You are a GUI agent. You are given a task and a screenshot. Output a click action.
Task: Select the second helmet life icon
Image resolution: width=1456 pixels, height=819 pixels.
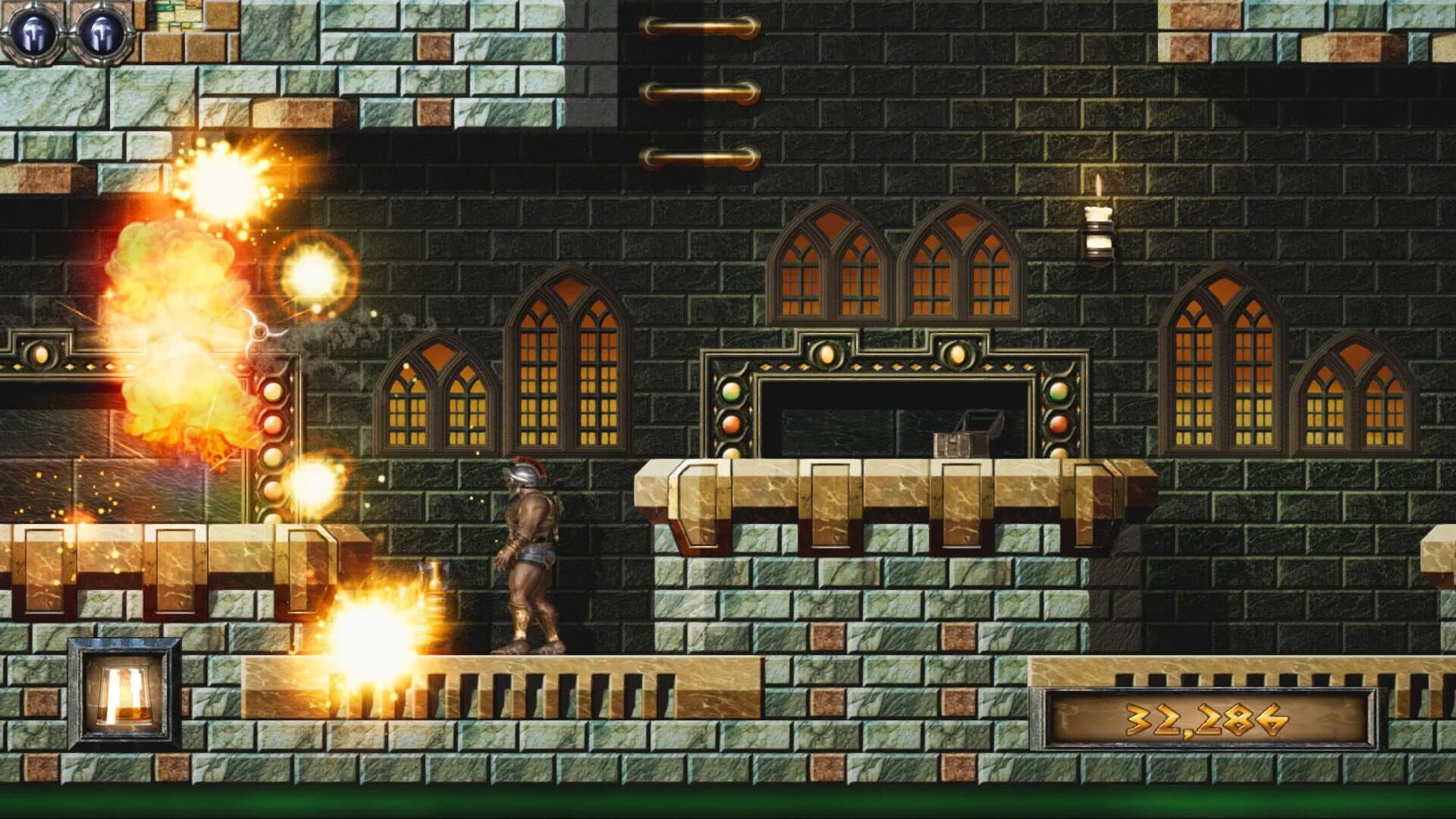point(99,32)
